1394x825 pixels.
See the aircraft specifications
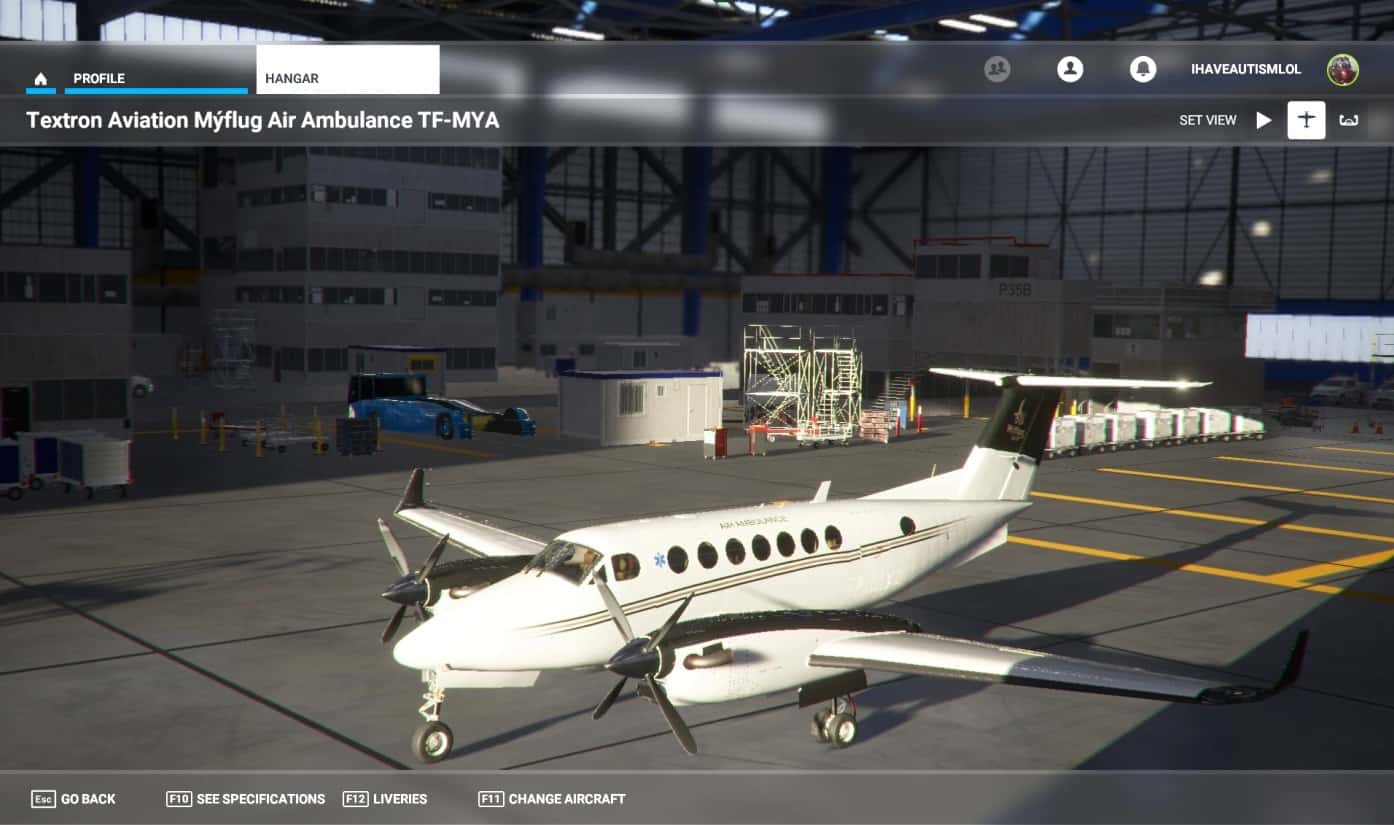pos(246,799)
